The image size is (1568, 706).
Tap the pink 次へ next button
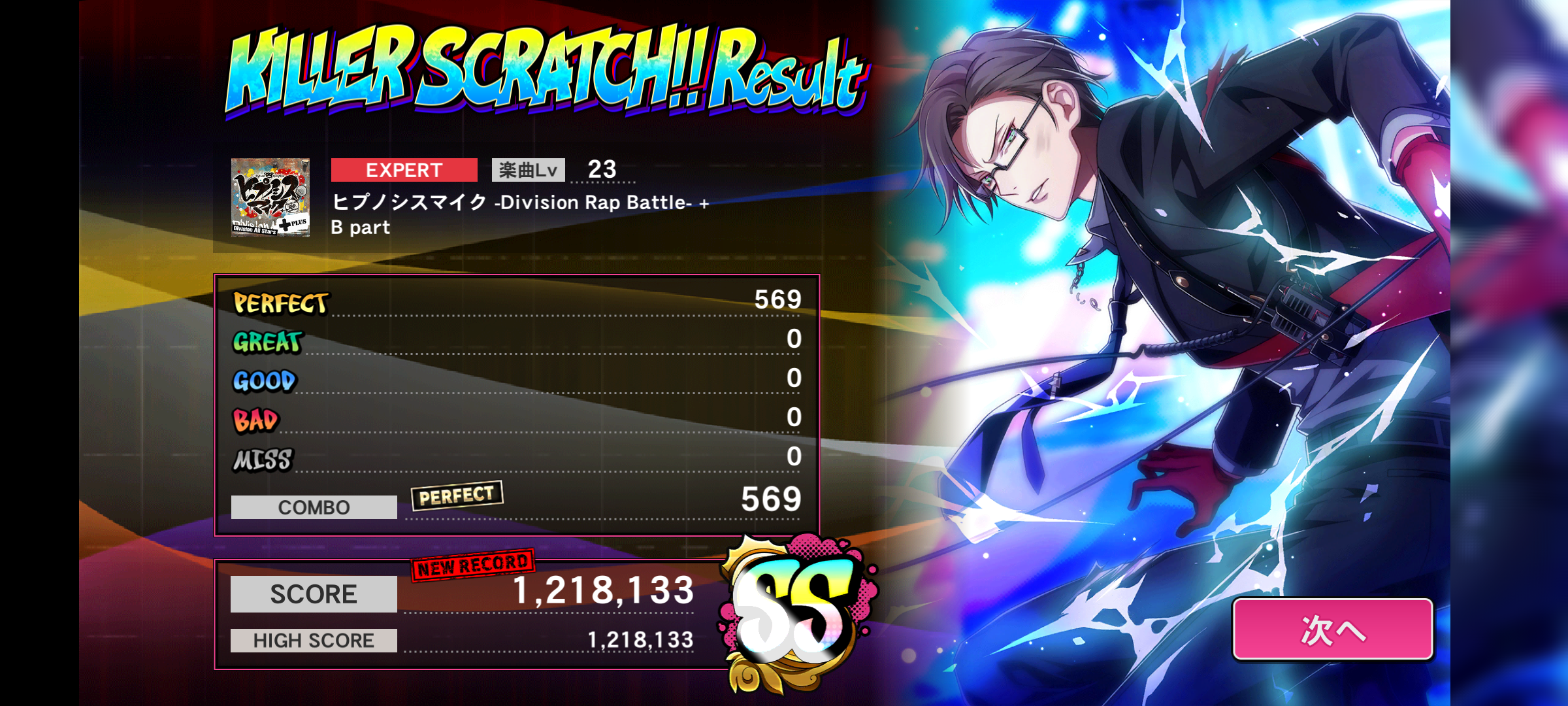click(1333, 630)
